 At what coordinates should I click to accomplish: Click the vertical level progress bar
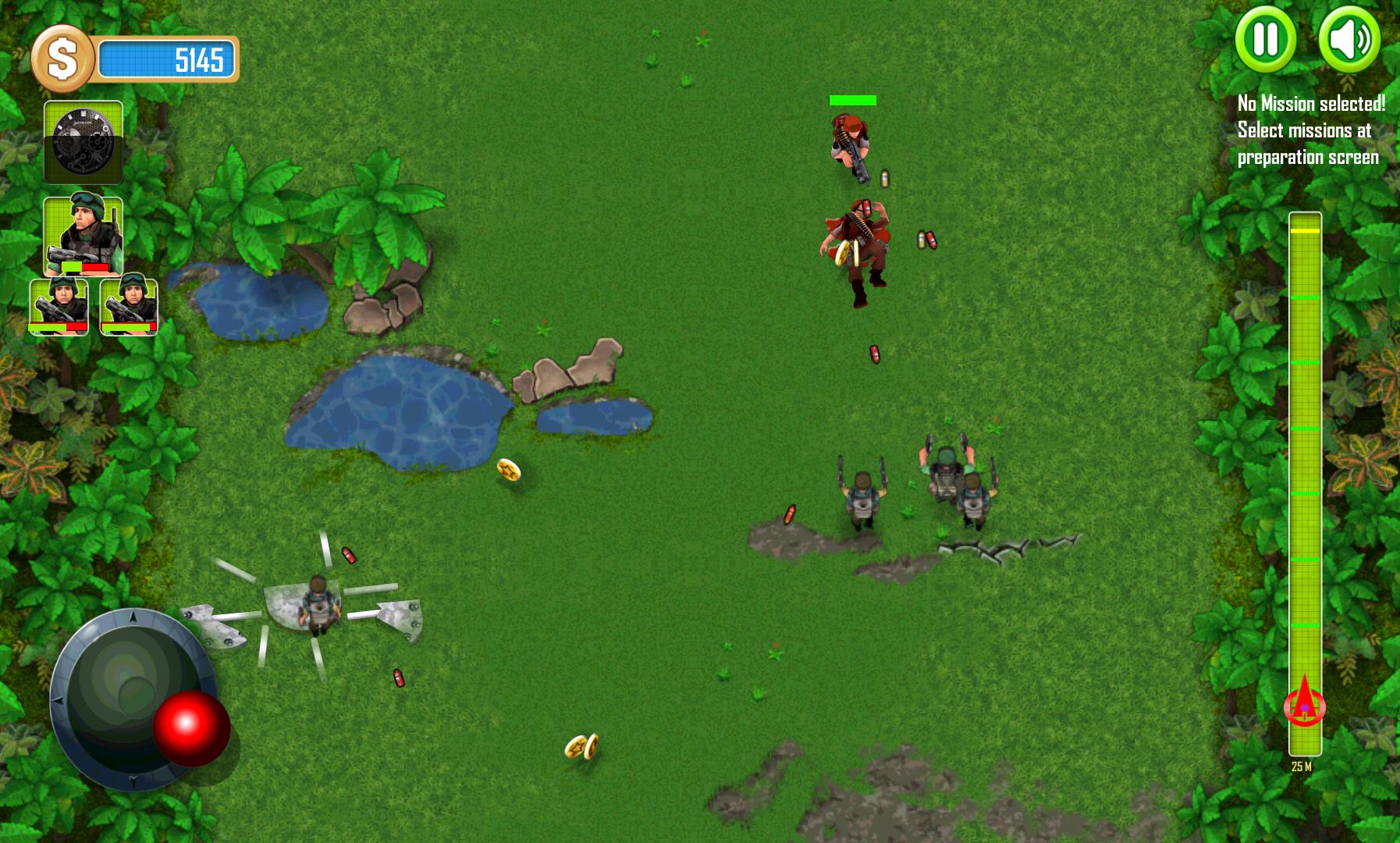tap(1302, 468)
